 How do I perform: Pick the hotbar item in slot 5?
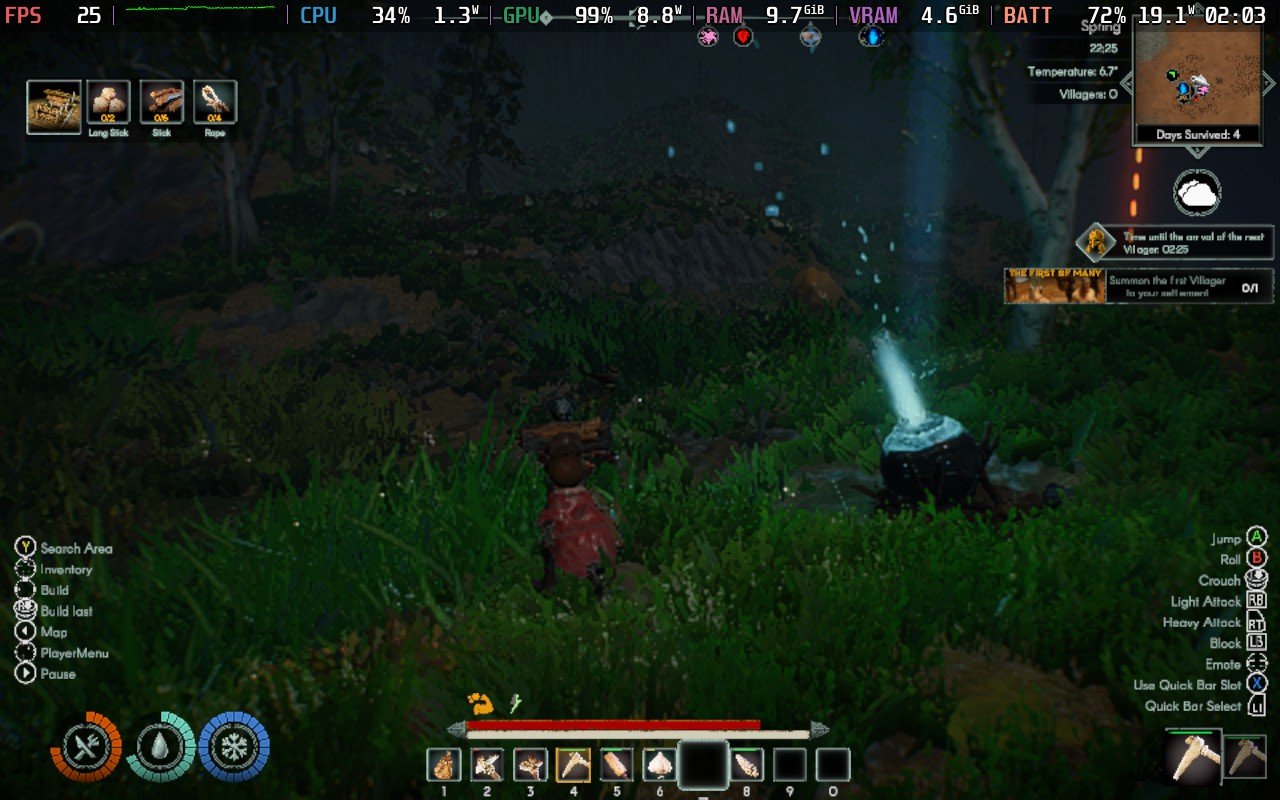click(616, 765)
